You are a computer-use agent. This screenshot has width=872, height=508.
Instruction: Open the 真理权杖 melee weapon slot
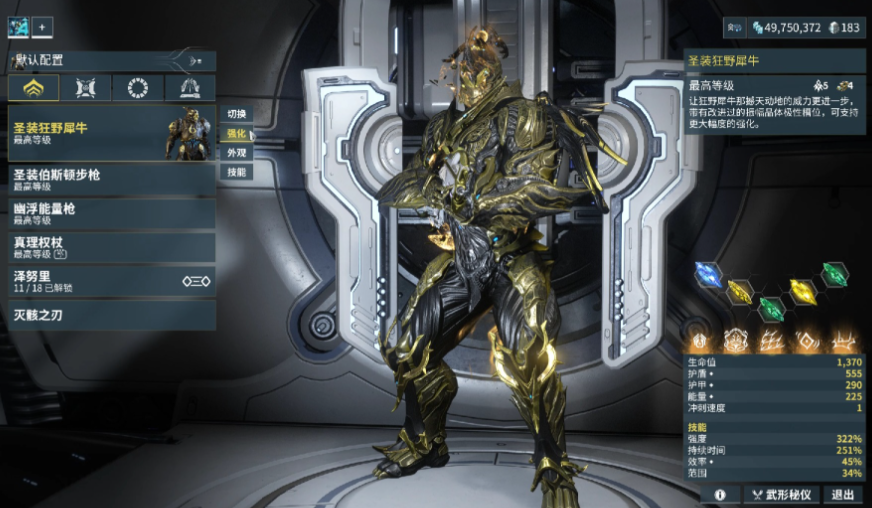(110, 247)
